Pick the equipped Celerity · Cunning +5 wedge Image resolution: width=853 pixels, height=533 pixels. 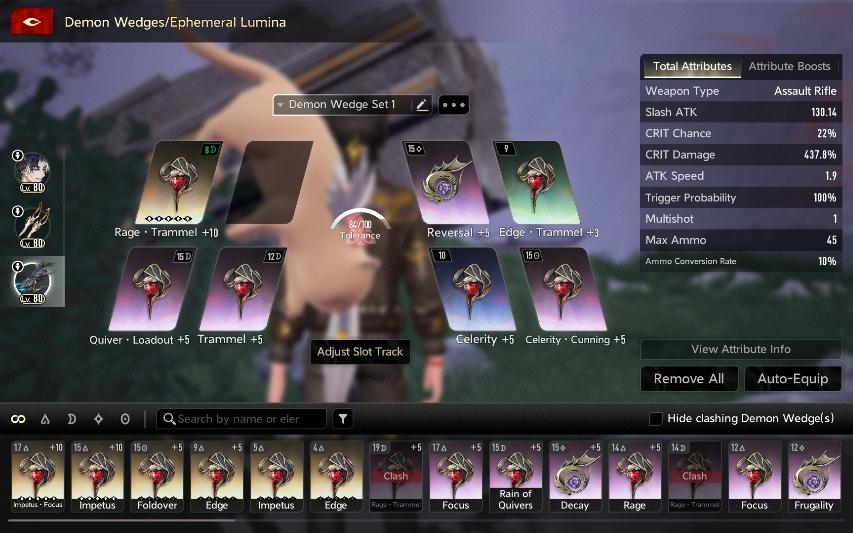click(x=564, y=290)
